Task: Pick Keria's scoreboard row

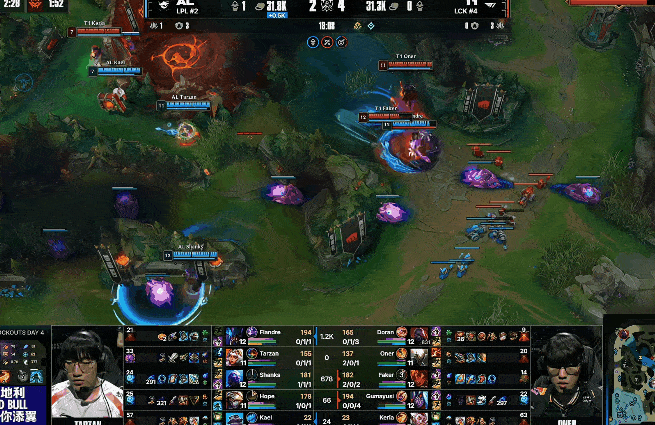Action: 400,416
